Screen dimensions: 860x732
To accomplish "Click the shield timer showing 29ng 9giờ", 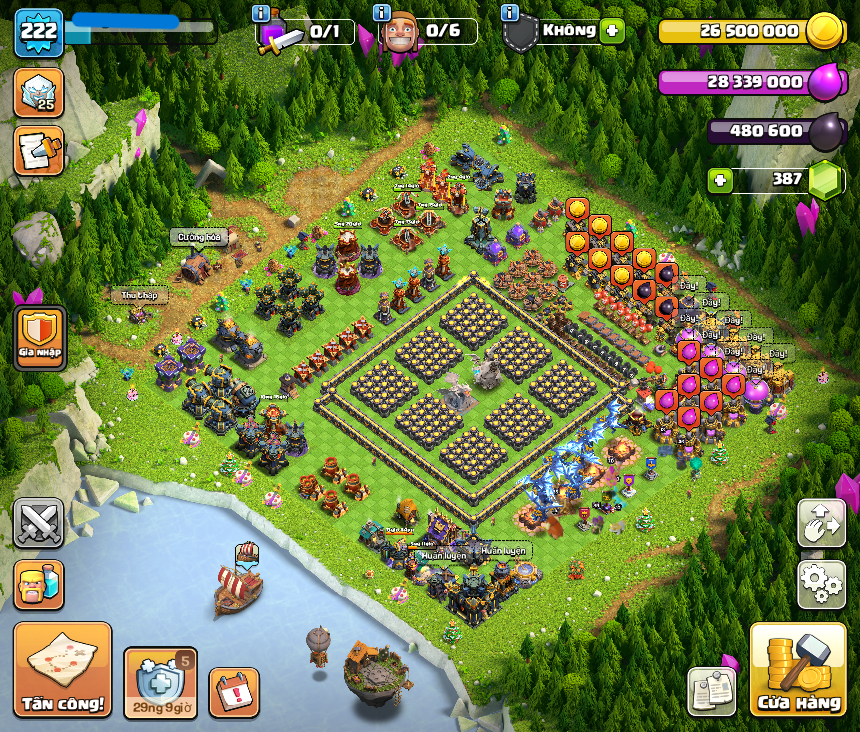I will point(160,683).
